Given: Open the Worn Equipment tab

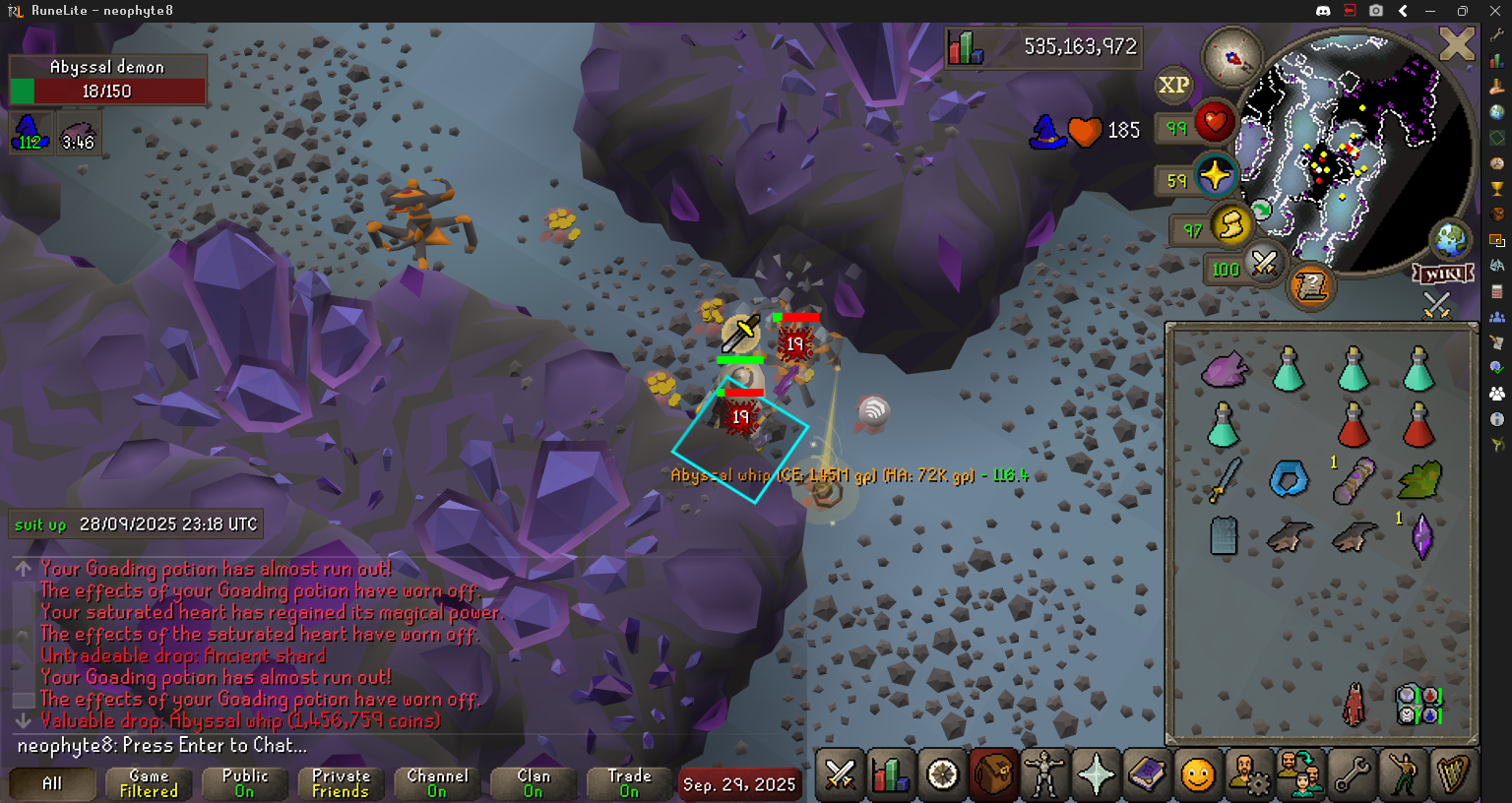Looking at the screenshot, I should coord(1044,774).
